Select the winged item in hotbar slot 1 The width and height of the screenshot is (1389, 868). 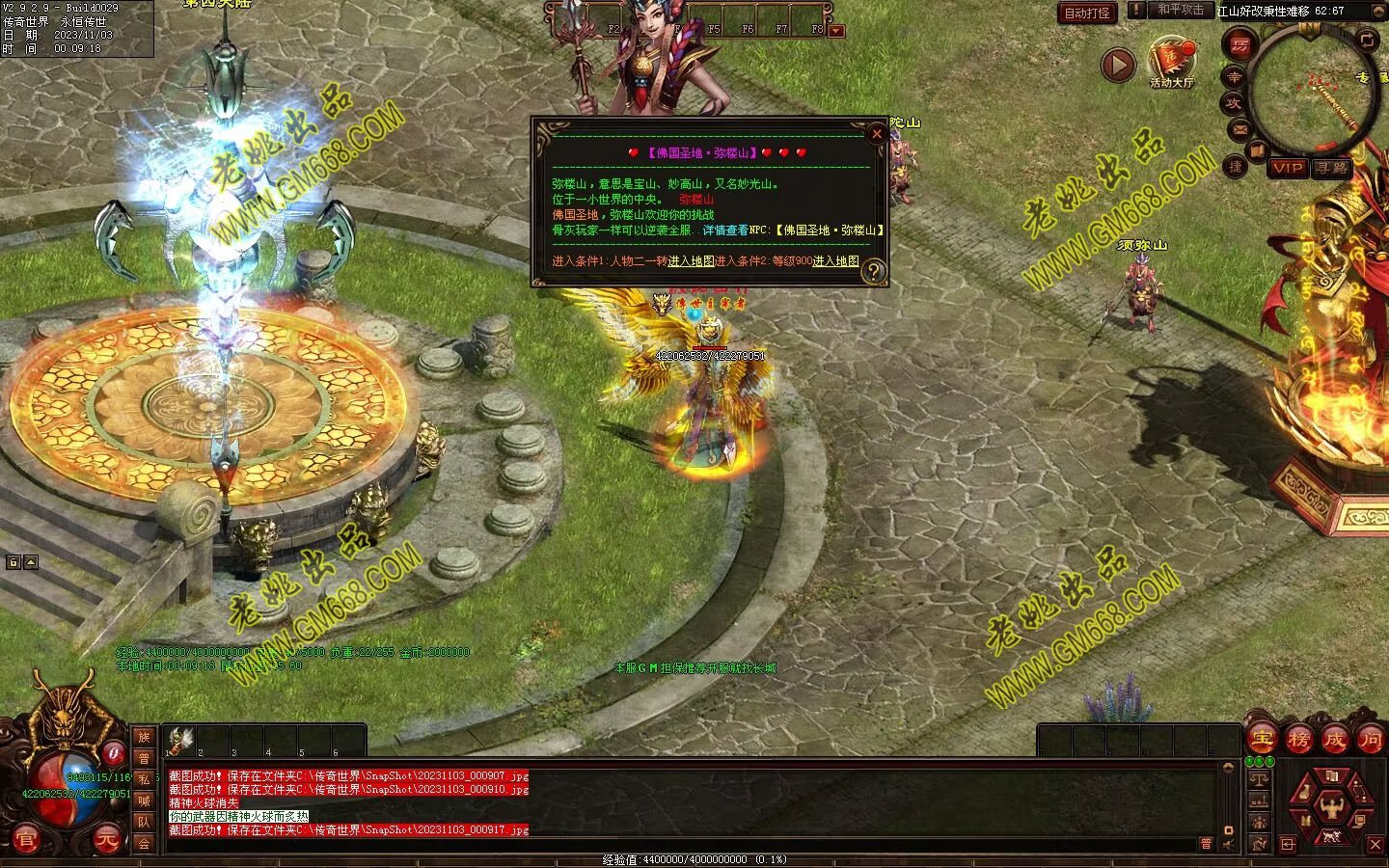click(x=179, y=740)
